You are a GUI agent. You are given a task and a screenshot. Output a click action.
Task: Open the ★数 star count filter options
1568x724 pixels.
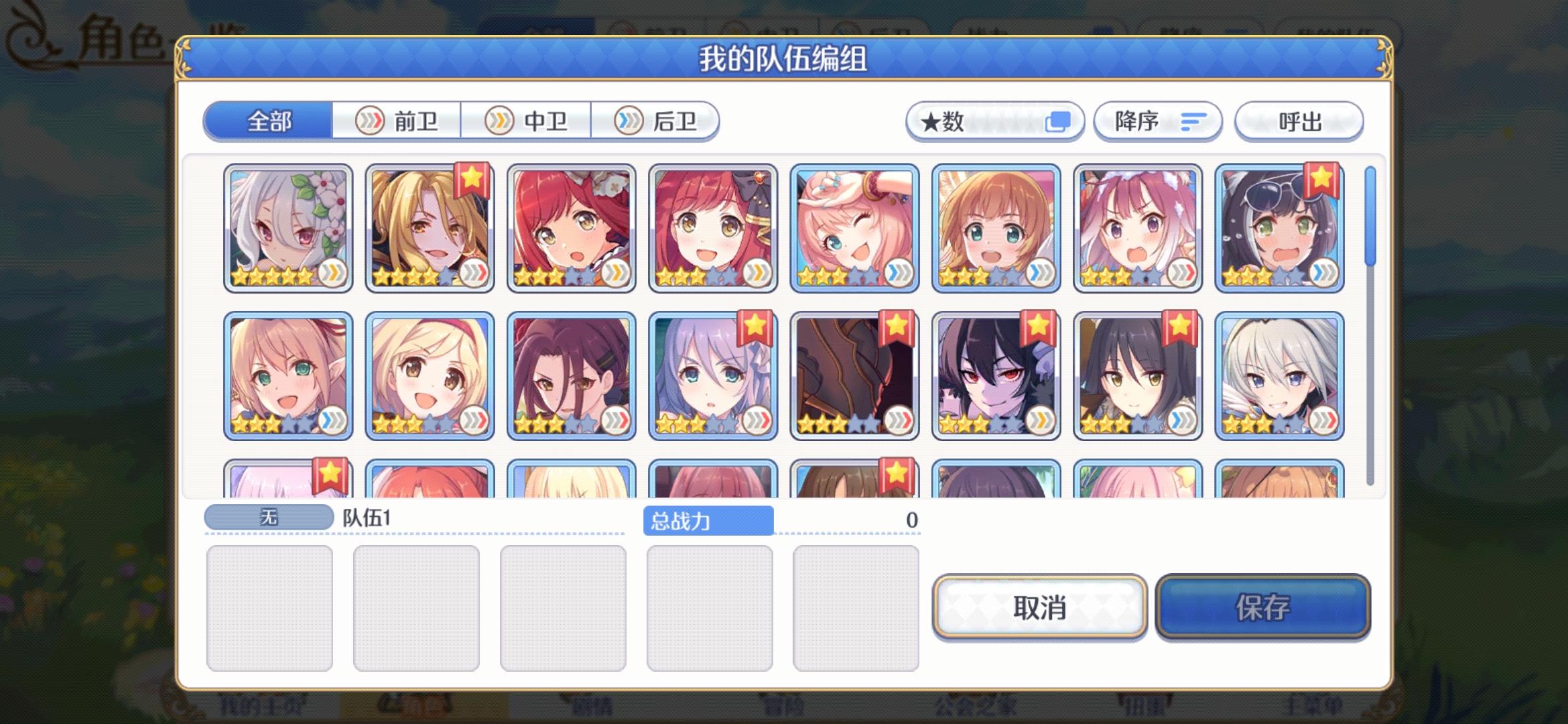click(994, 122)
